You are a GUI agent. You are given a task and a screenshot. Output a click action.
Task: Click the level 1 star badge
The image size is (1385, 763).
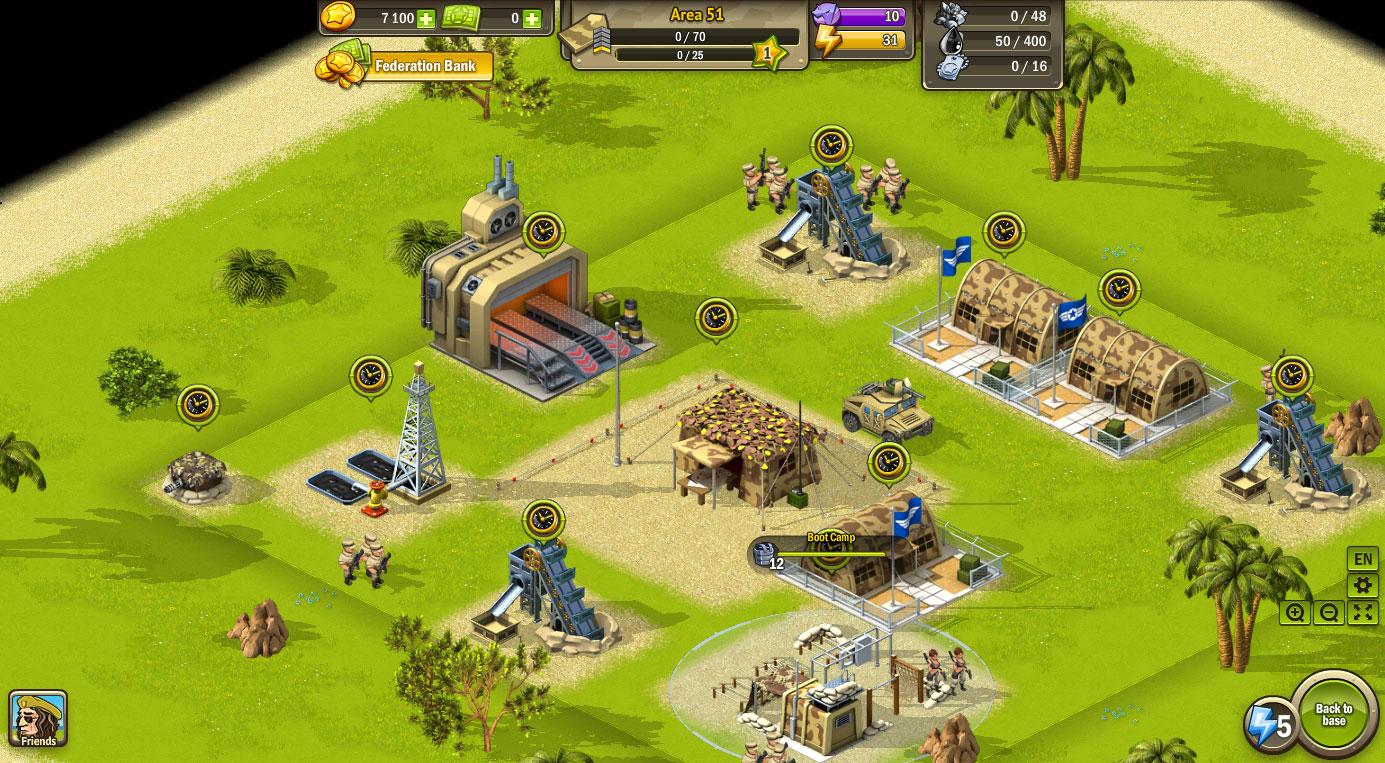point(768,53)
